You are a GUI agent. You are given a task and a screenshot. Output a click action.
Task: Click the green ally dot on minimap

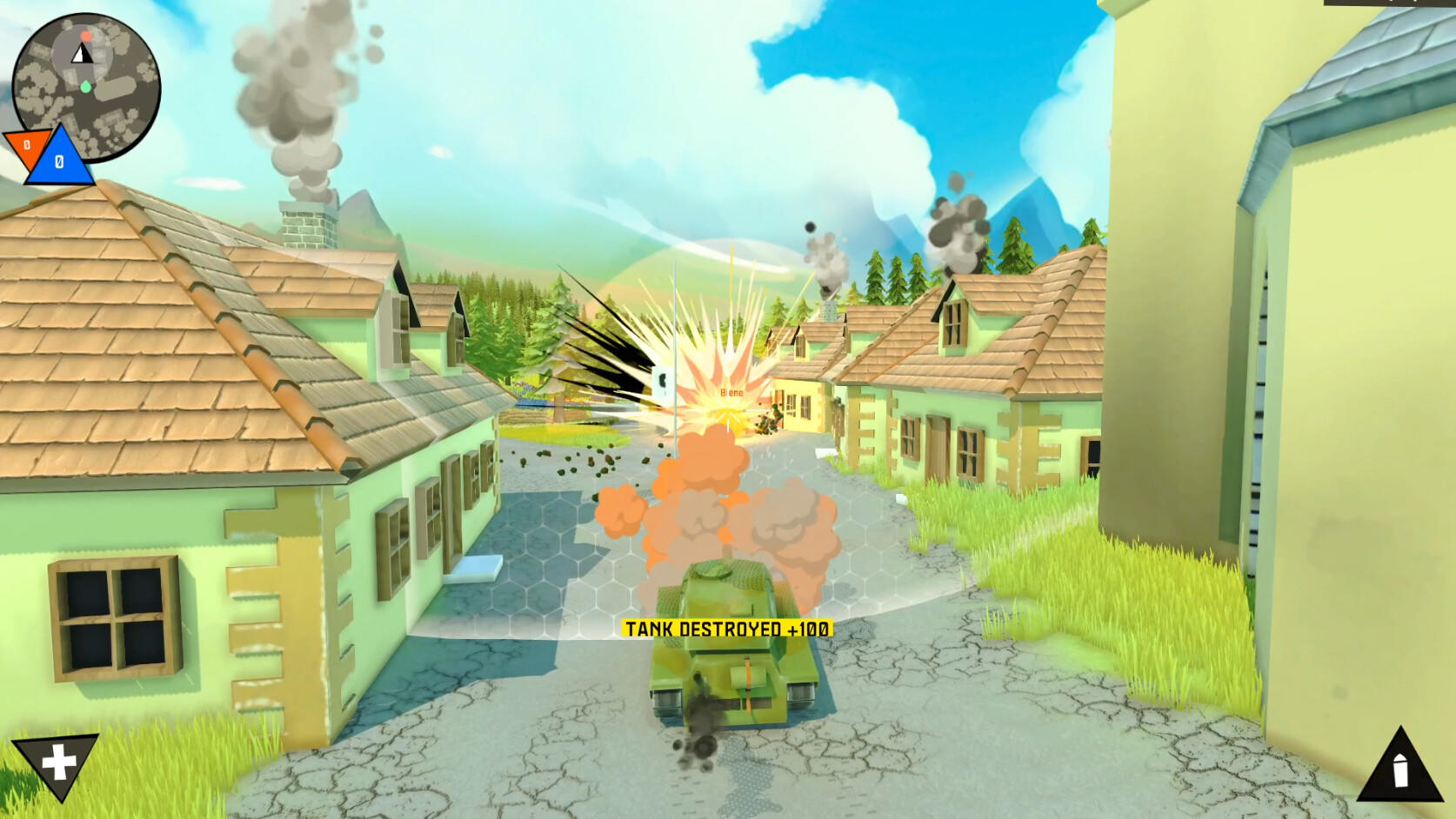pos(84,86)
